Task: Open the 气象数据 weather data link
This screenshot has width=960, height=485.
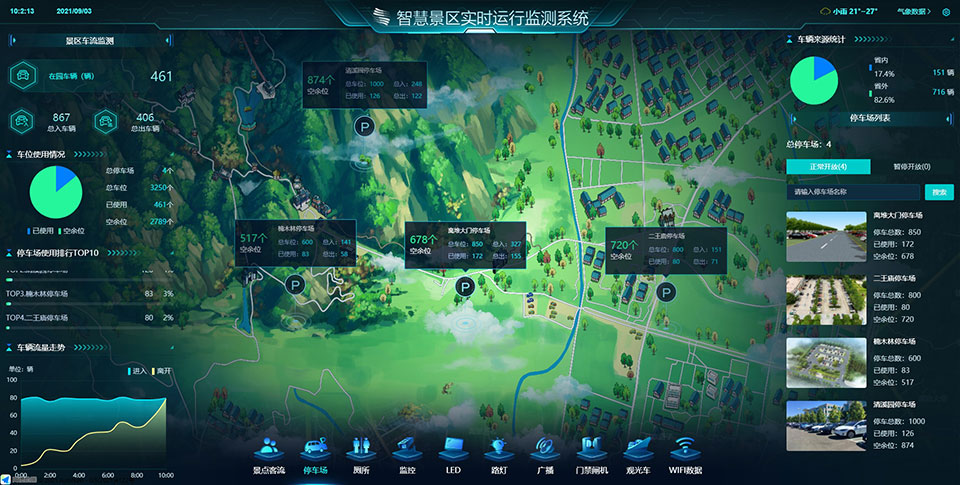Action: coord(913,12)
